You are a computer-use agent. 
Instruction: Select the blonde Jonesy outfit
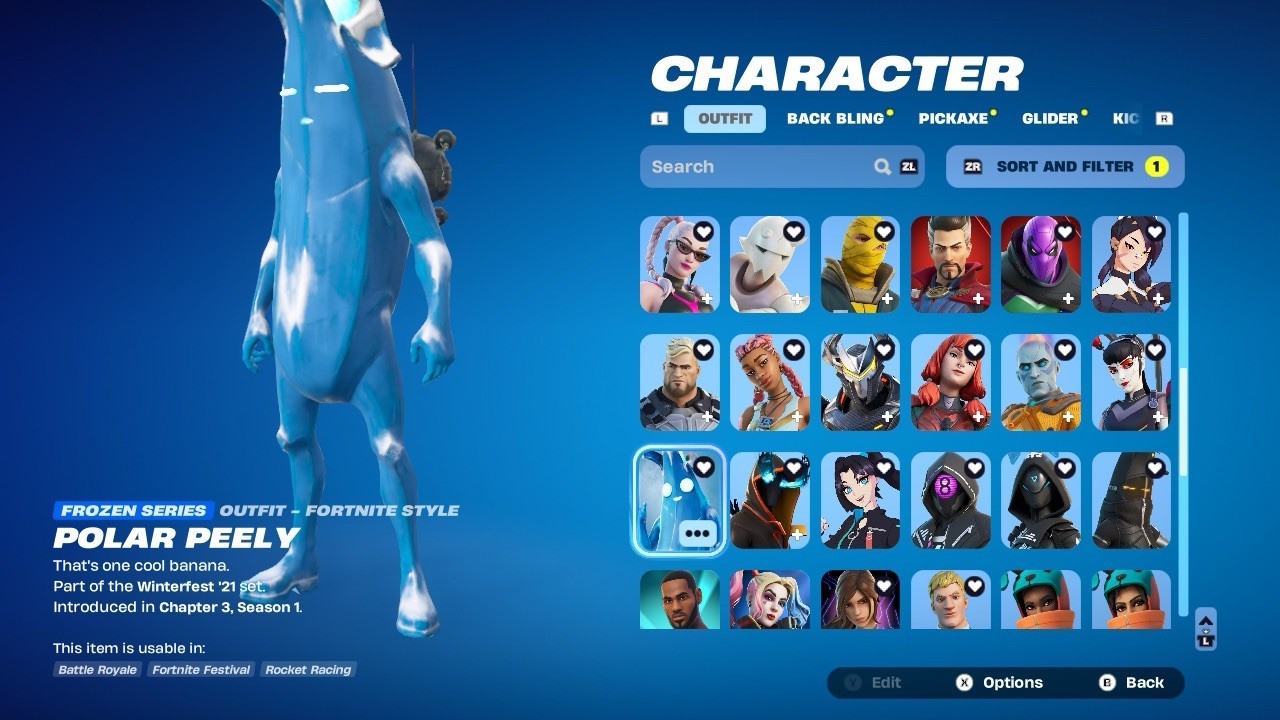click(950, 599)
